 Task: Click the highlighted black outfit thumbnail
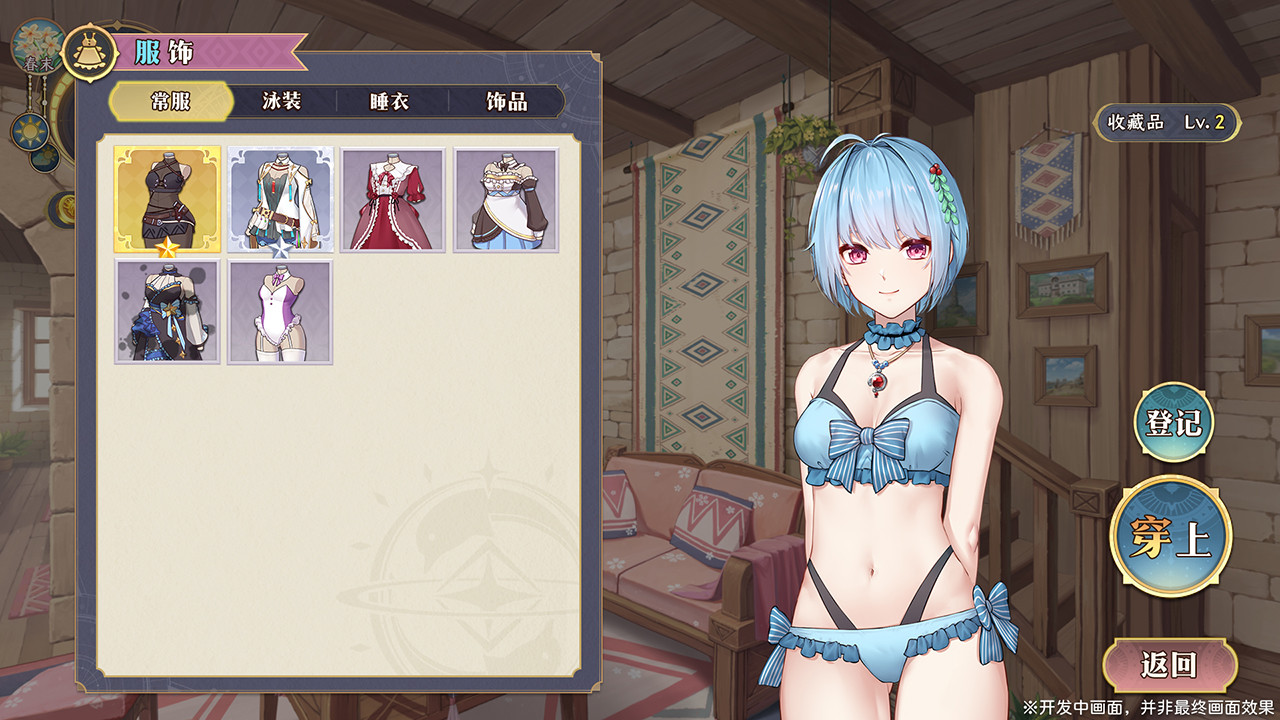click(x=167, y=200)
